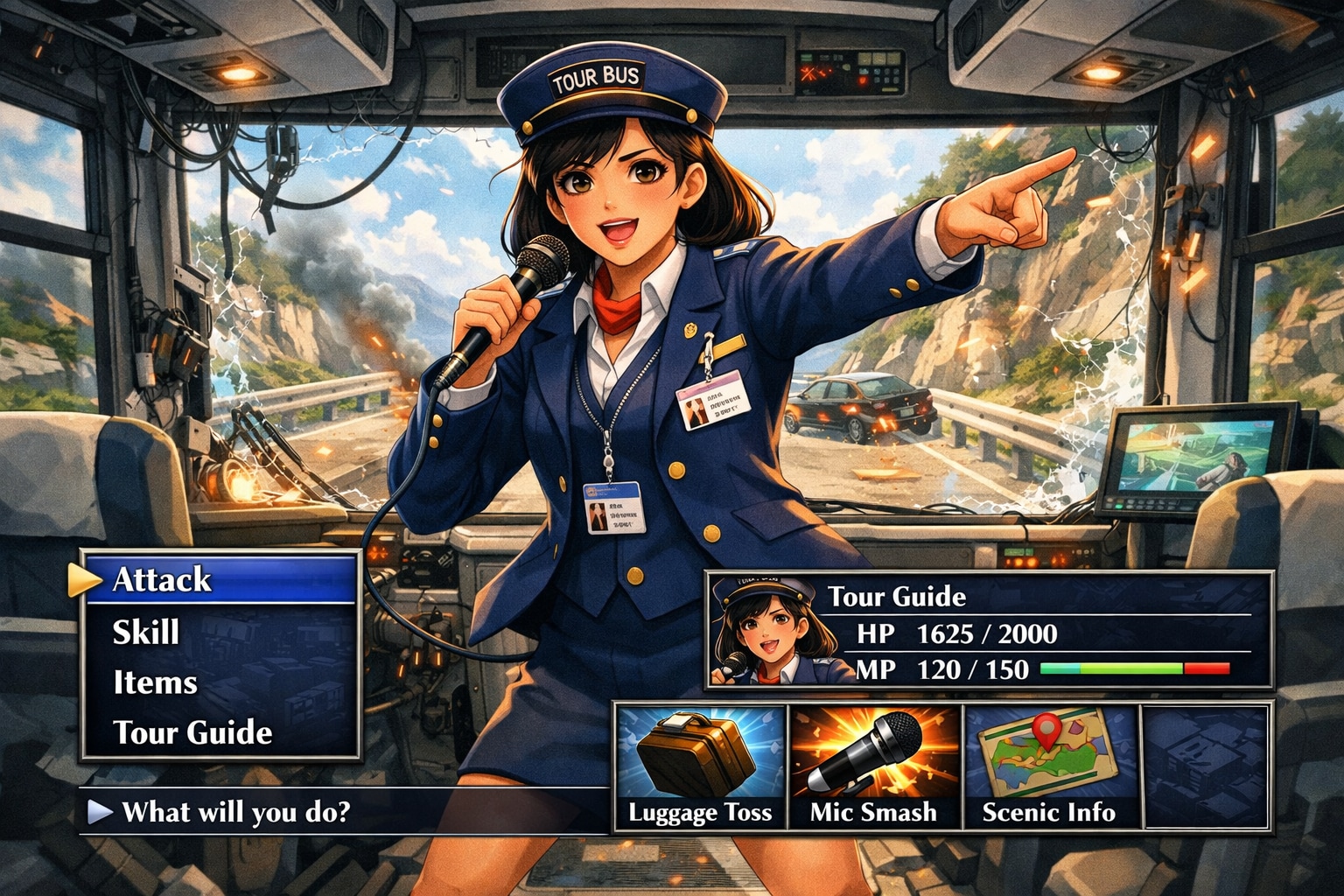Click the Tour Guide character portrait
Screen dimensions: 1344x896
tap(766, 630)
